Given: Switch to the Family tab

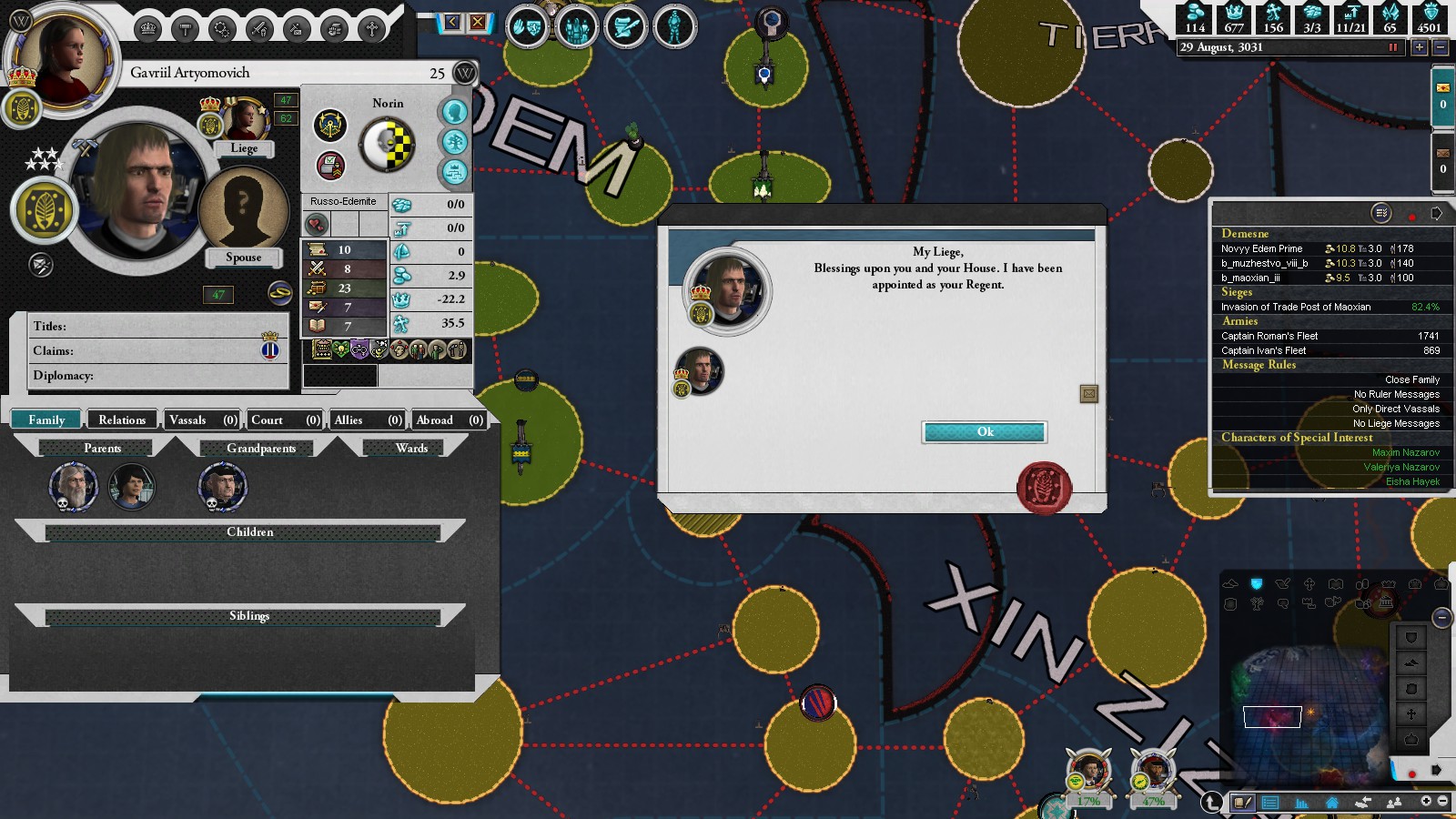Looking at the screenshot, I should tap(46, 420).
